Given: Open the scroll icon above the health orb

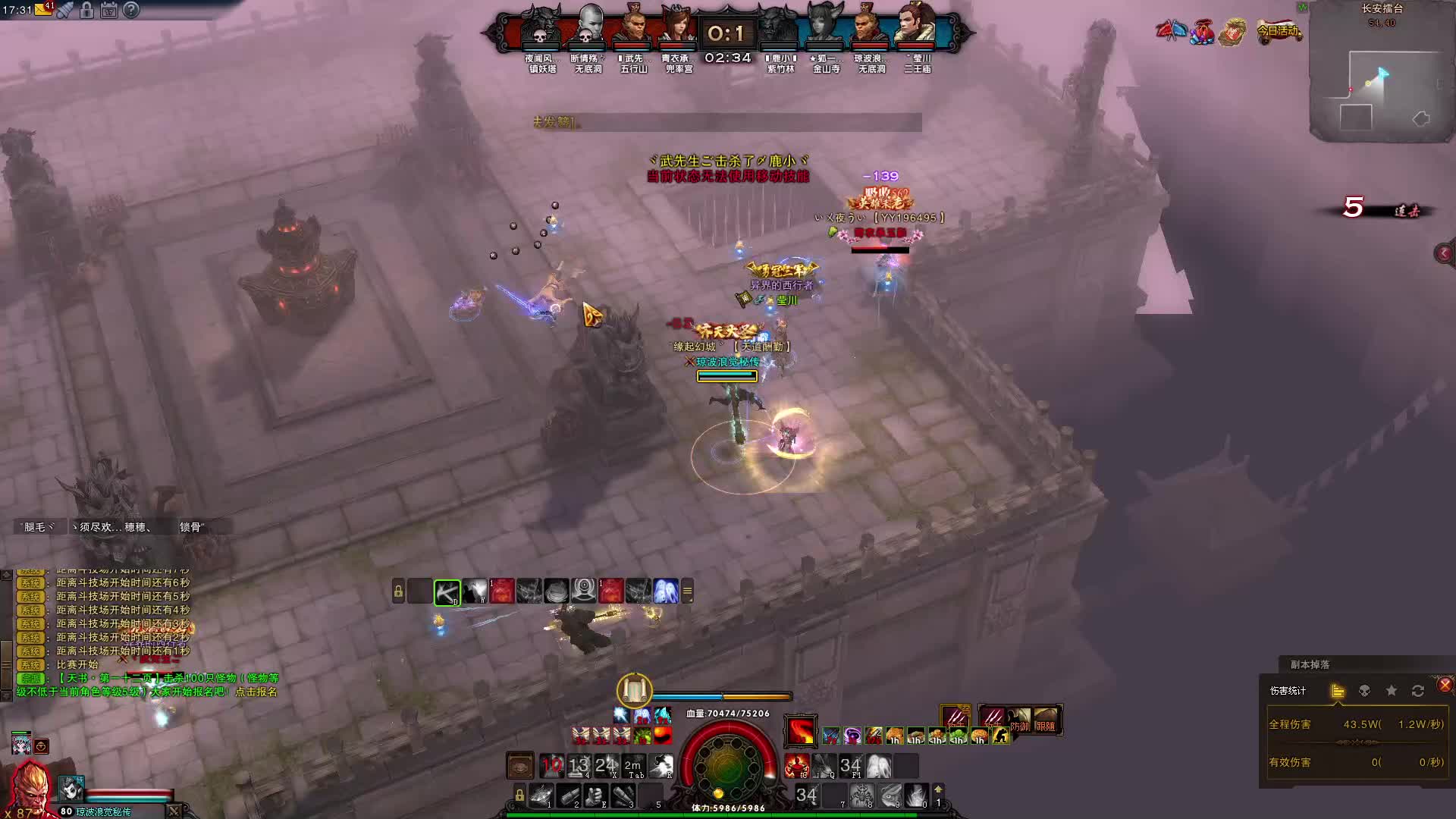Looking at the screenshot, I should (x=634, y=690).
